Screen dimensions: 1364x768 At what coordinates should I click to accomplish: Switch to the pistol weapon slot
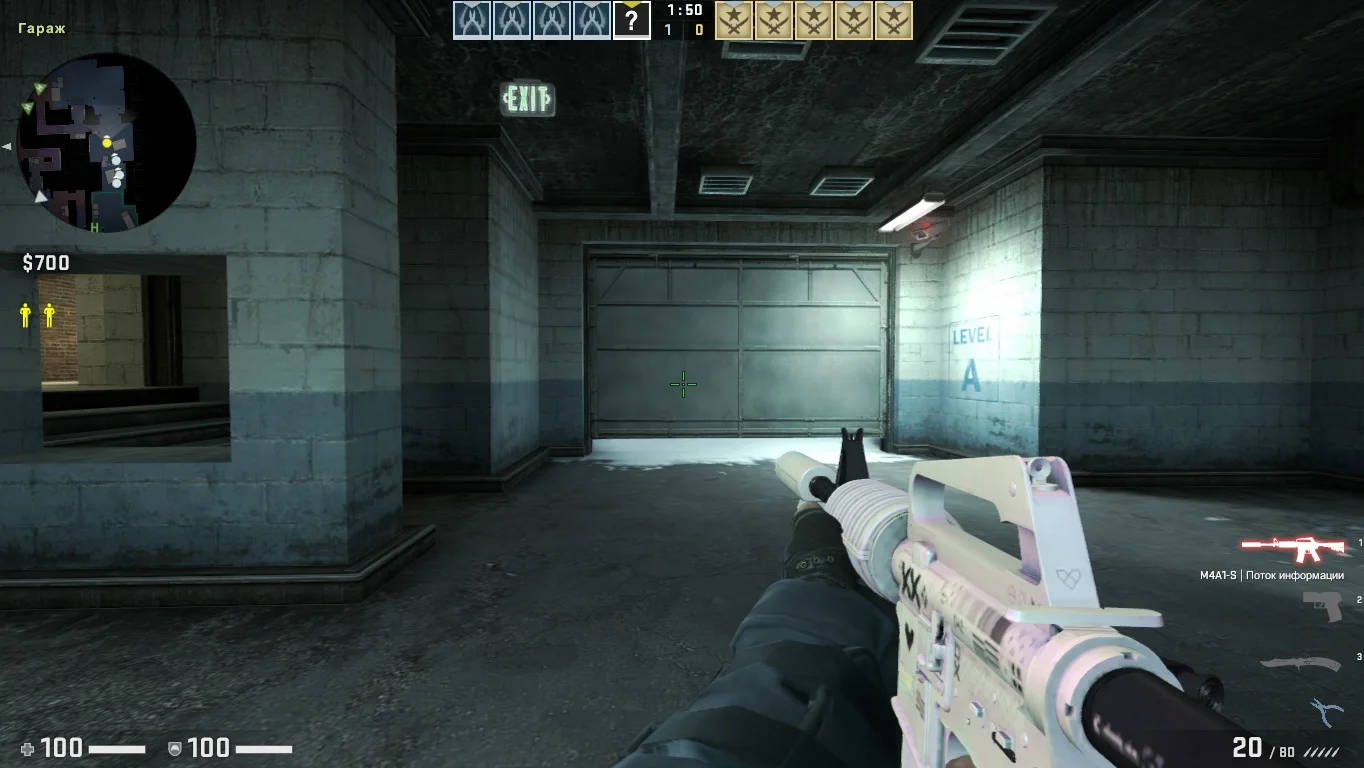(1322, 605)
